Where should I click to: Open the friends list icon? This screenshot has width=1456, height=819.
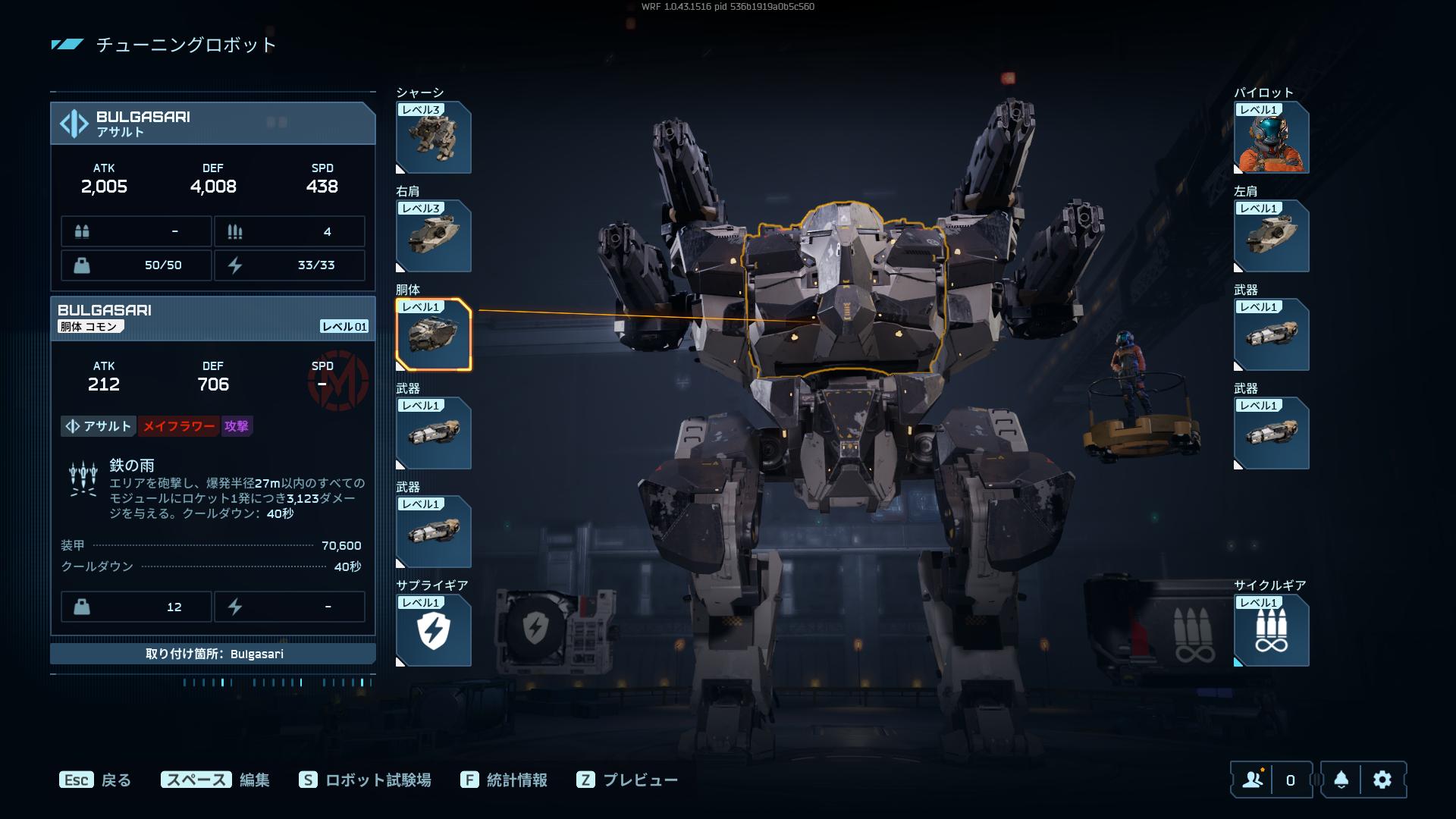tap(1253, 780)
